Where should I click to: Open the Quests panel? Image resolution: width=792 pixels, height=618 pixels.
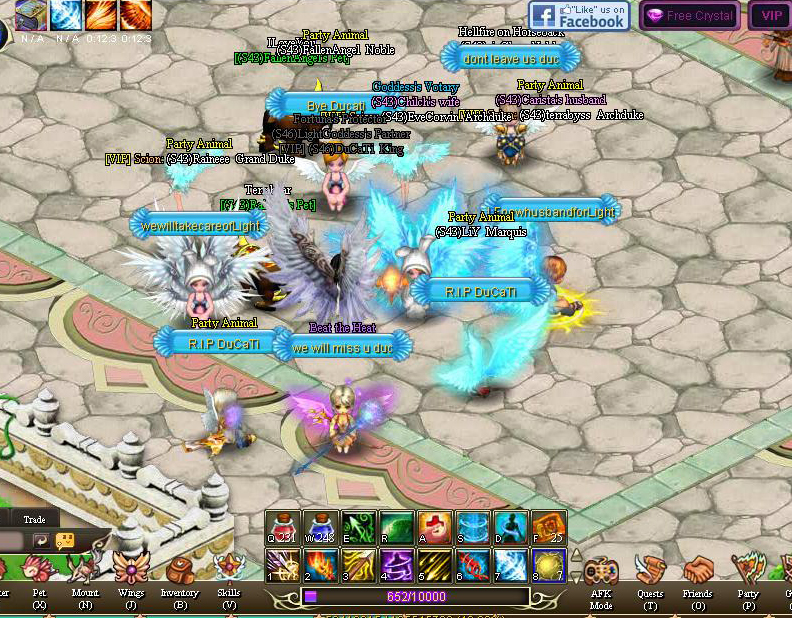point(651,573)
